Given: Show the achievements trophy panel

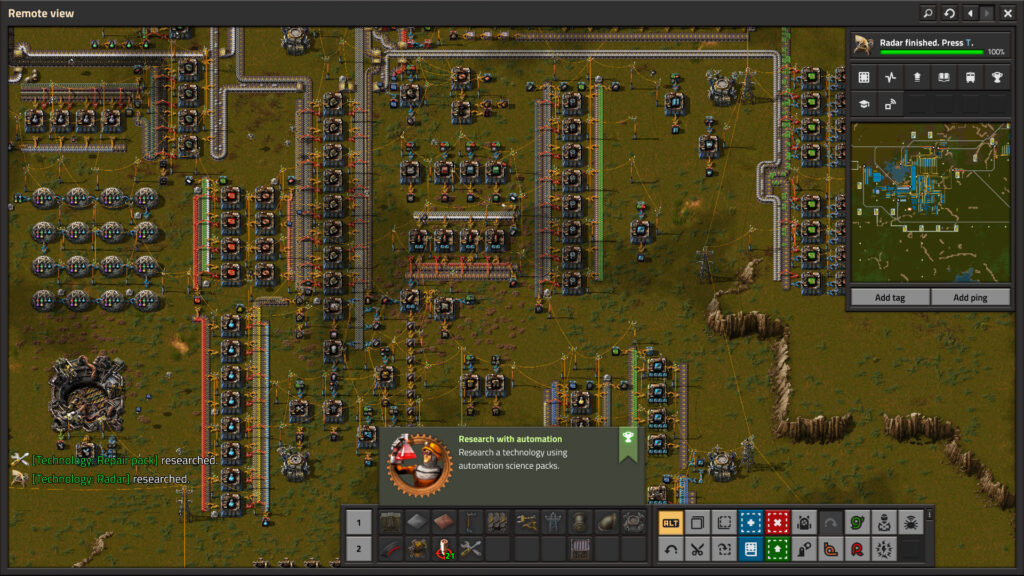Looking at the screenshot, I should pos(996,77).
